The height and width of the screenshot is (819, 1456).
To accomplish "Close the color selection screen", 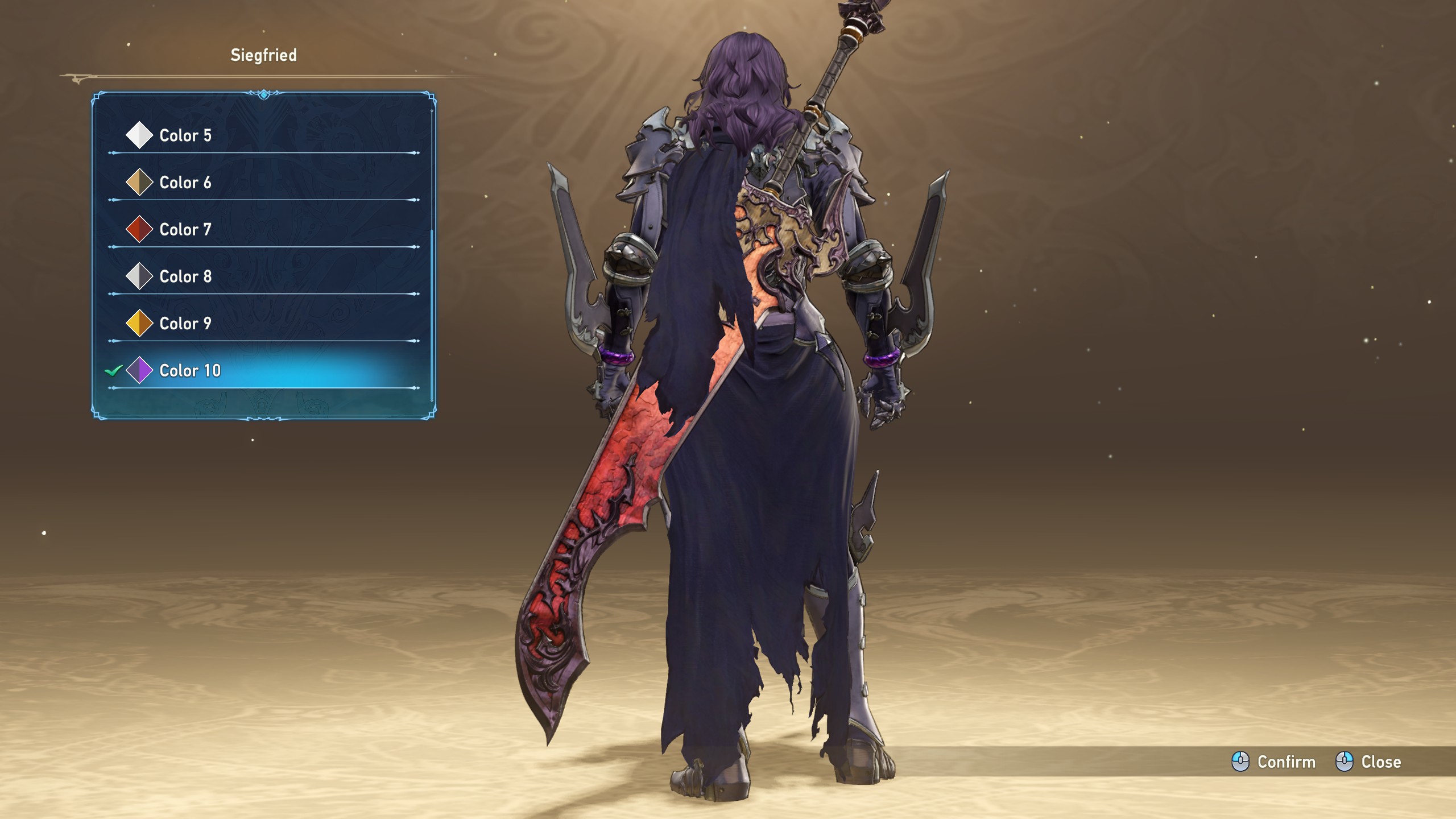I will tap(1368, 762).
